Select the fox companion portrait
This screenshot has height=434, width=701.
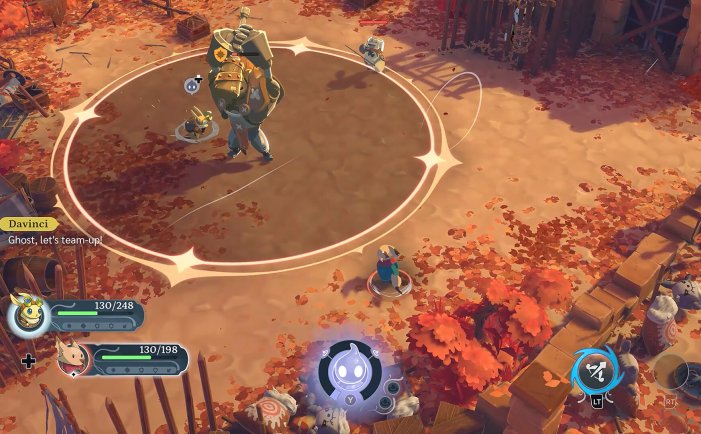click(x=74, y=358)
